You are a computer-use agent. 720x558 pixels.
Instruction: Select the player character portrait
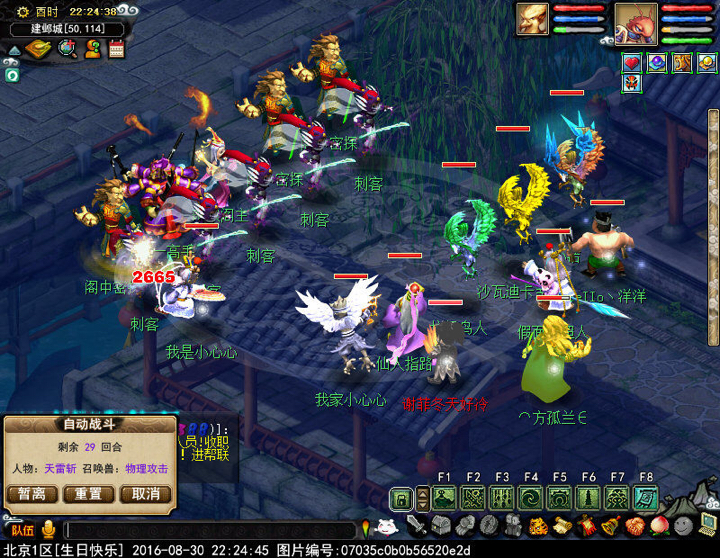pos(634,21)
